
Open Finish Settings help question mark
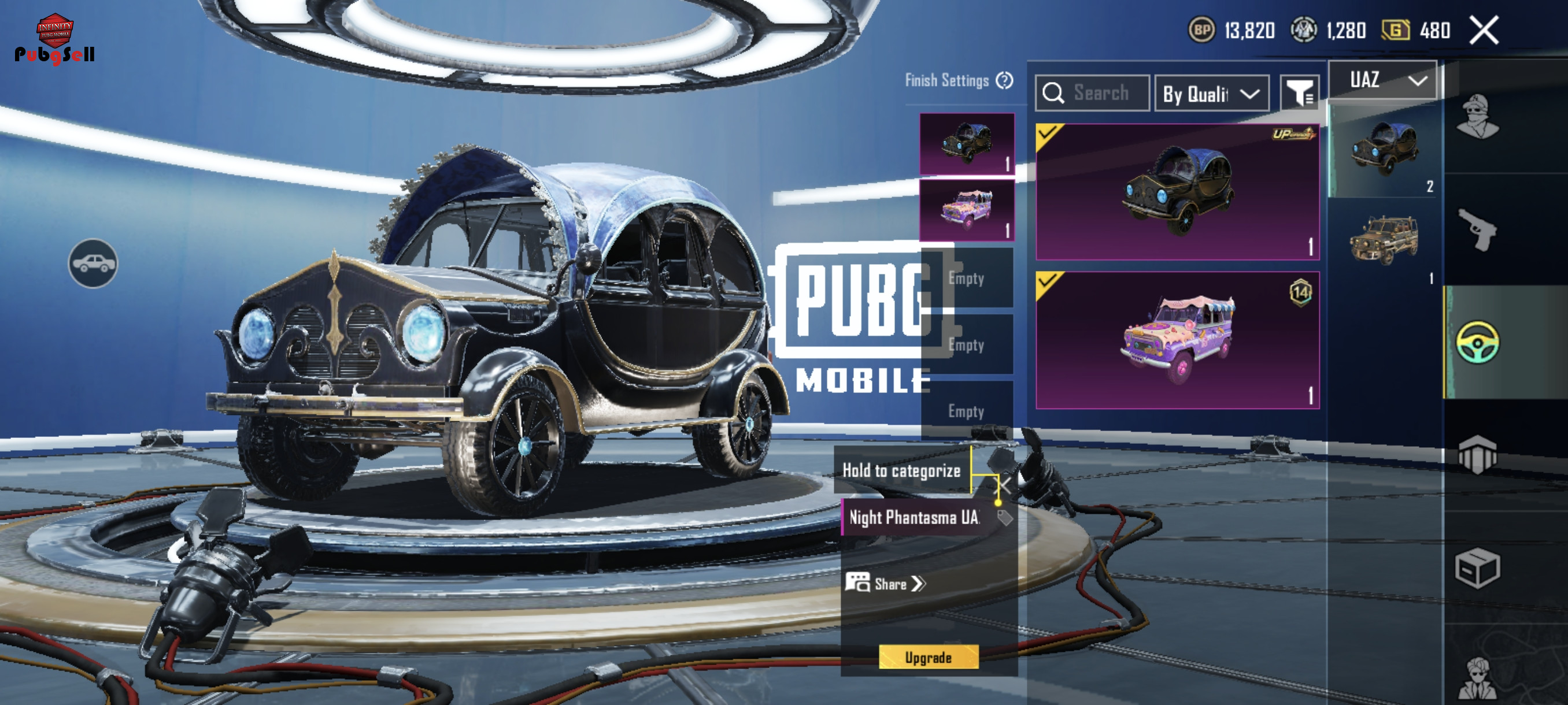tap(1004, 80)
